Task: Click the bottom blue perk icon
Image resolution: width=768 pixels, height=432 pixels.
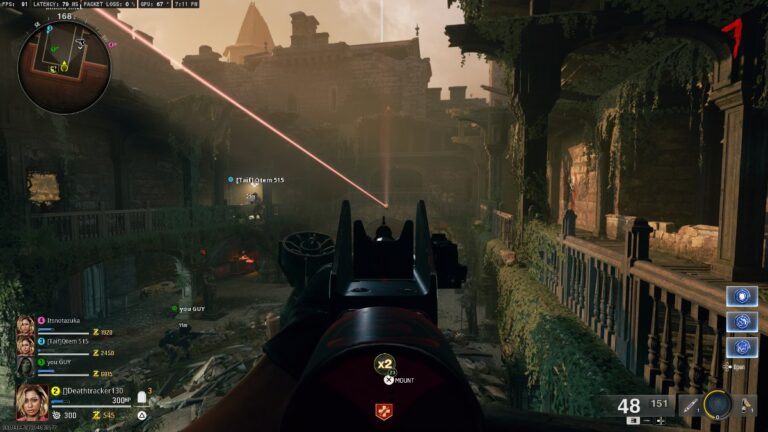Action: pos(742,347)
